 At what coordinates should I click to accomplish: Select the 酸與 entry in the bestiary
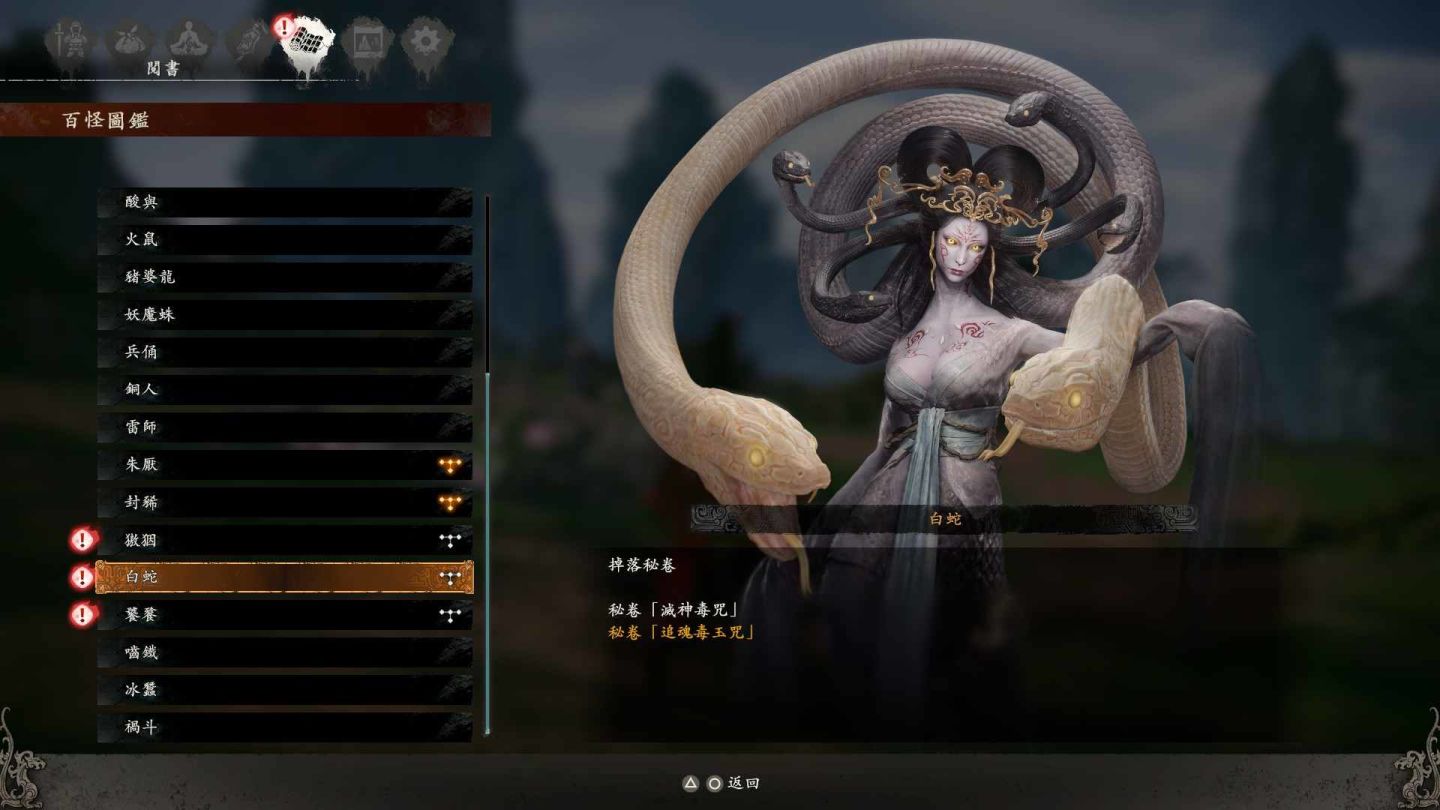coord(284,202)
